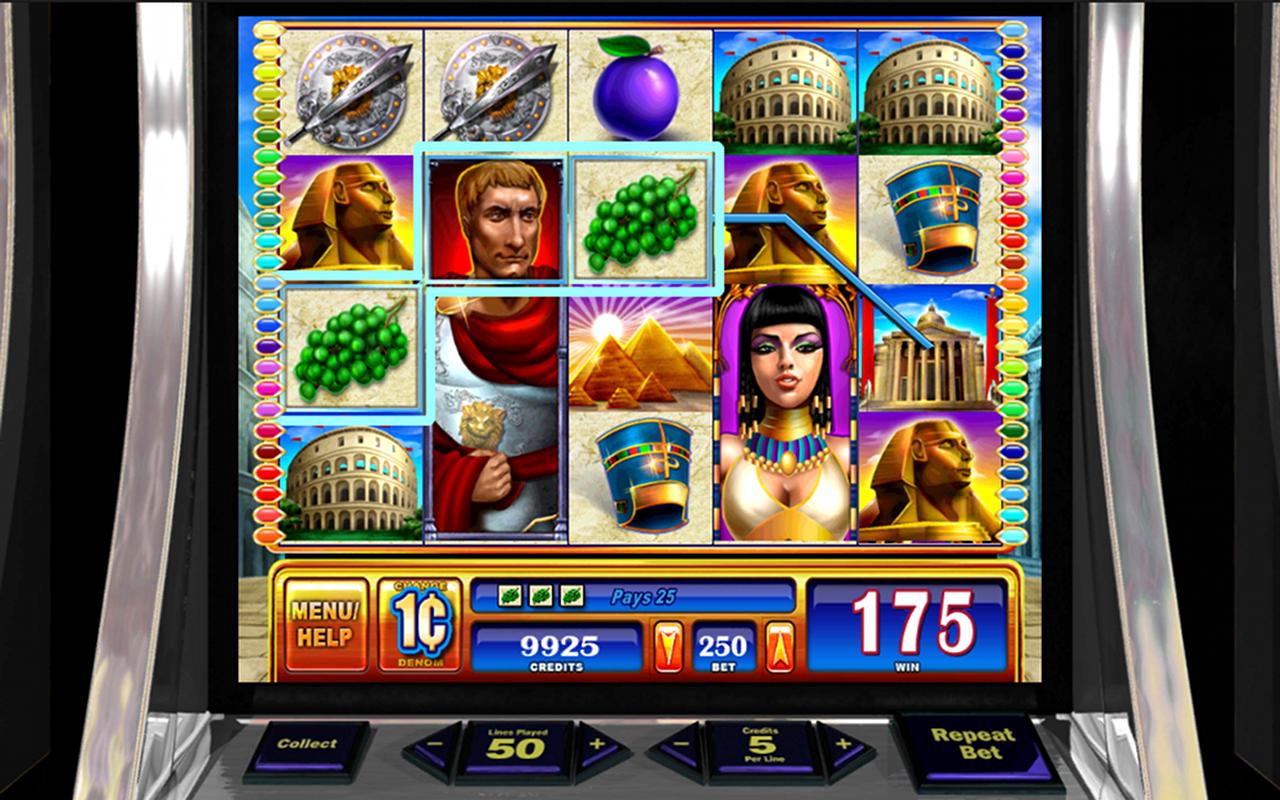1280x800 pixels.
Task: Raise the bet with the up arrow
Action: 779,646
